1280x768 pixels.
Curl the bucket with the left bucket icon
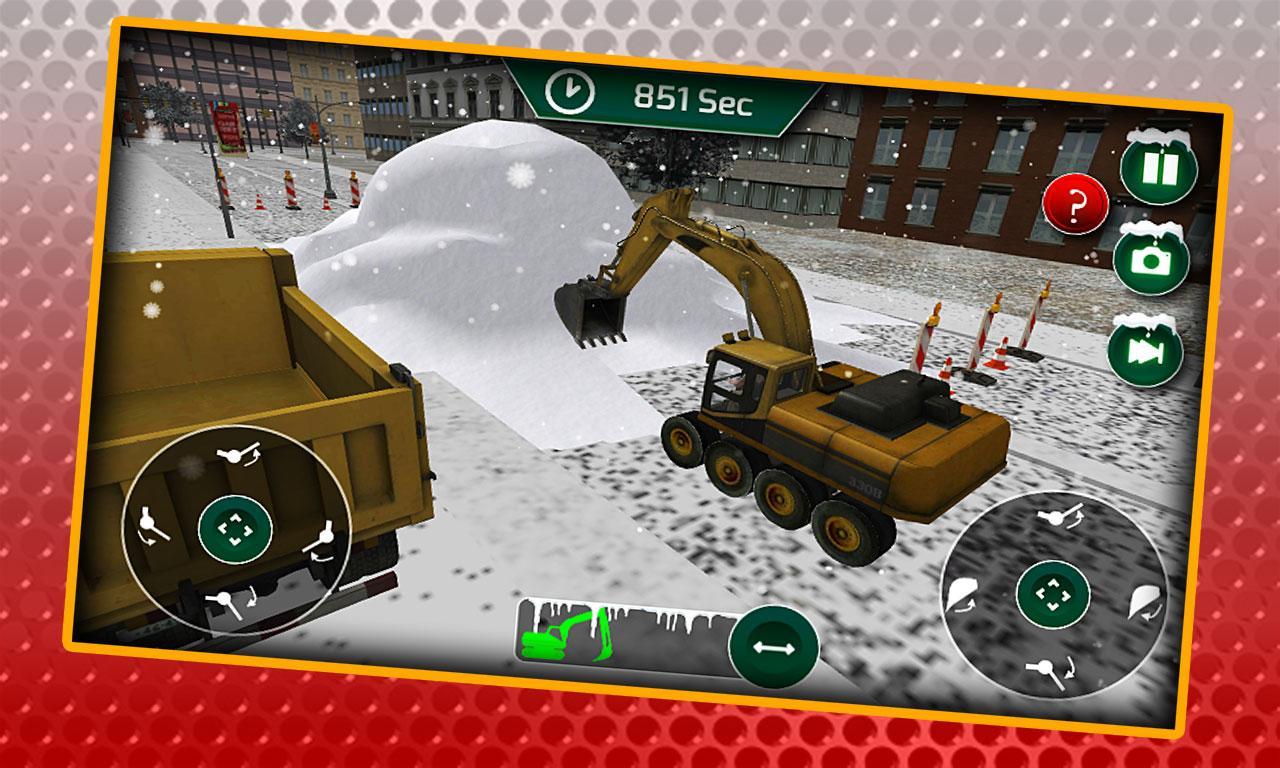click(960, 593)
